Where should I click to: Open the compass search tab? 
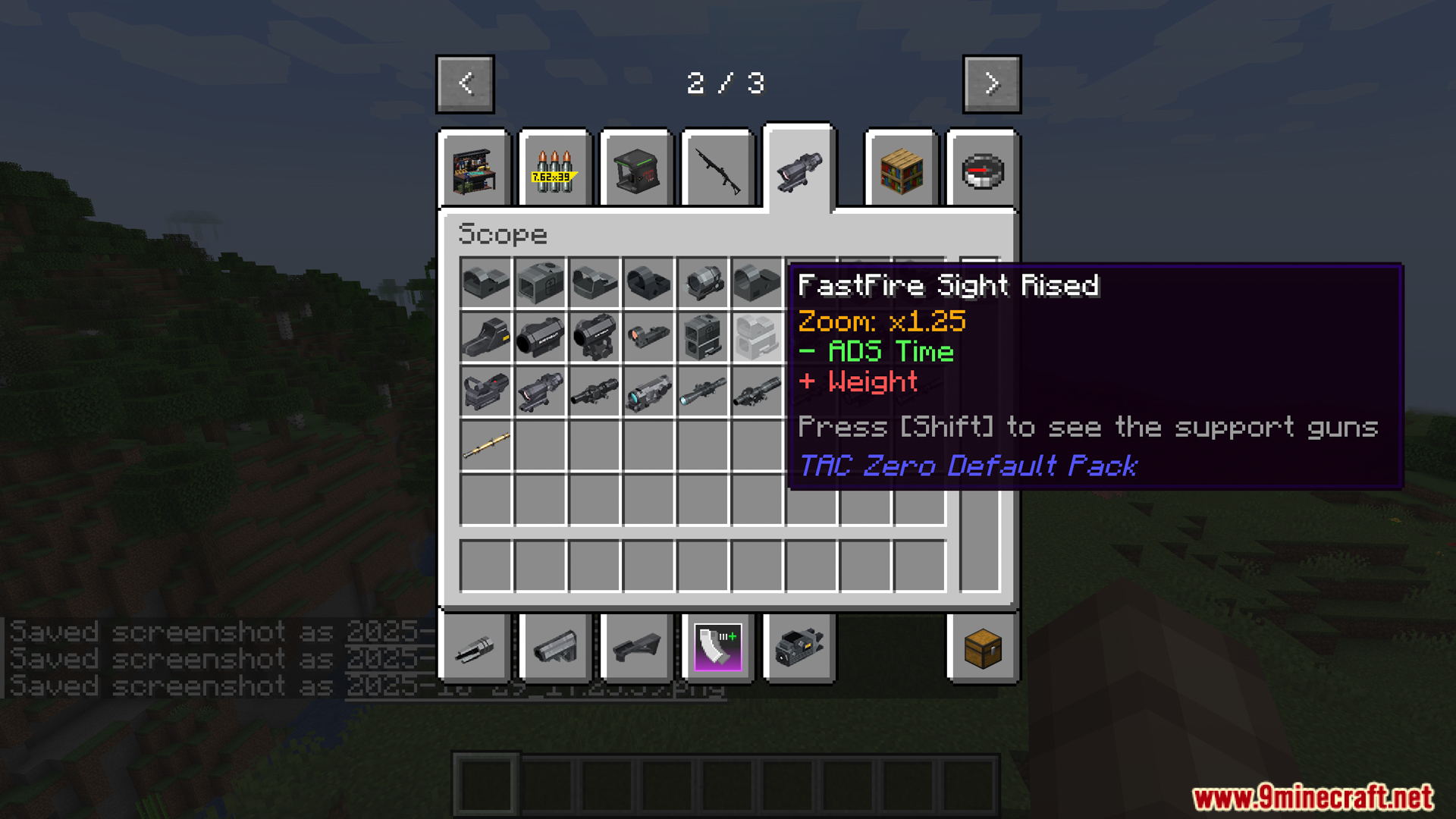pyautogui.click(x=983, y=171)
